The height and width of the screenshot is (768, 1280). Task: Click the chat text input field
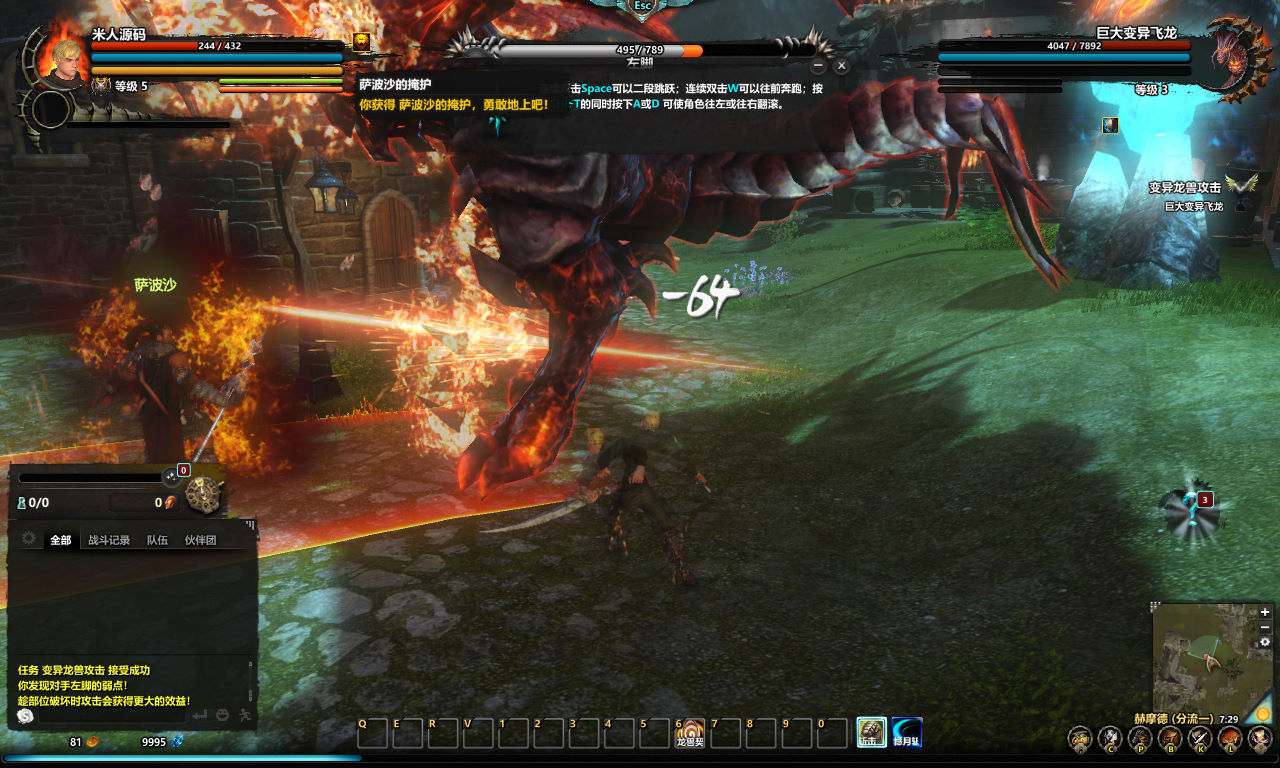pyautogui.click(x=110, y=716)
